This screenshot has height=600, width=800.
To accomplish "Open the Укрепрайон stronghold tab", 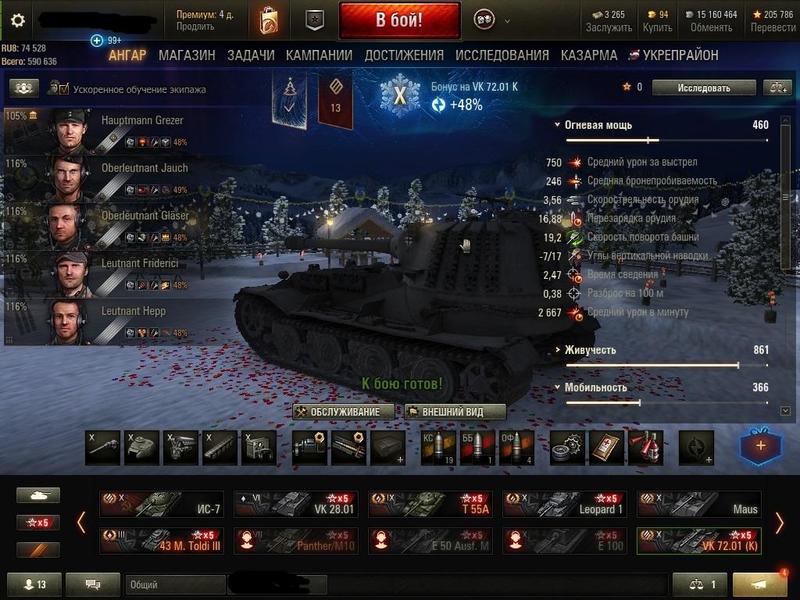I will 680,56.
